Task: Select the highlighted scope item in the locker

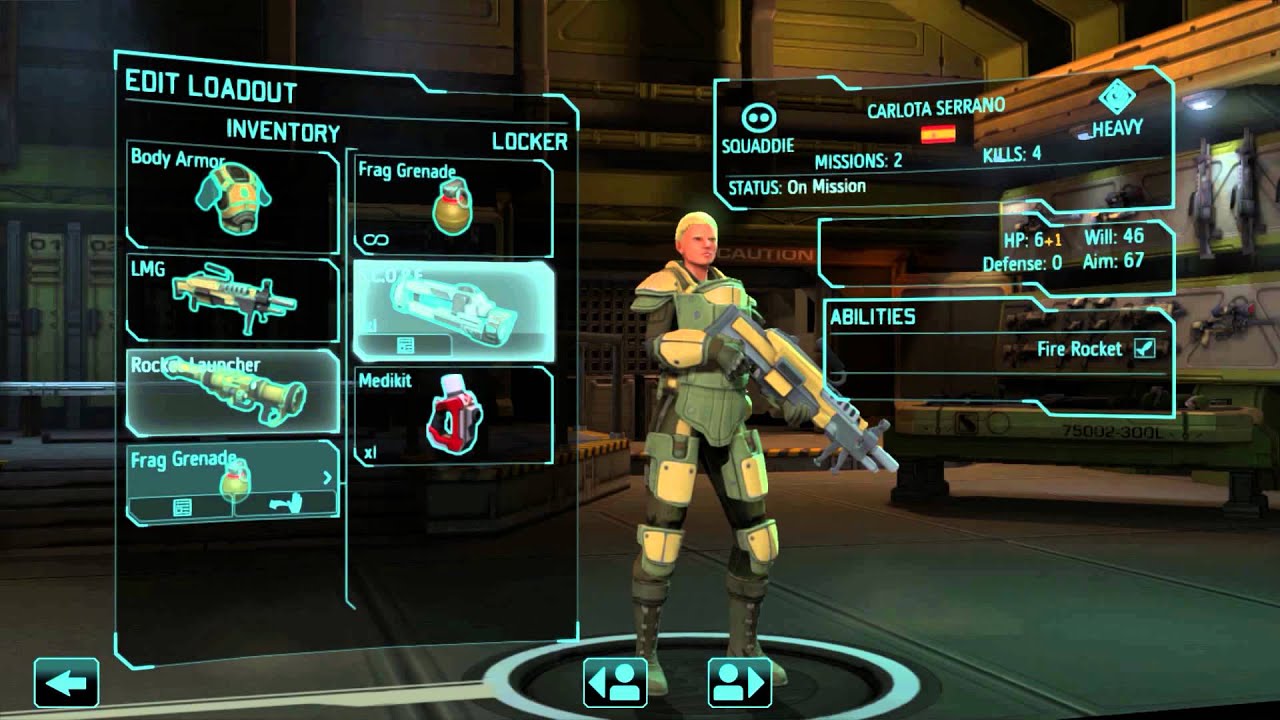Action: click(x=452, y=300)
